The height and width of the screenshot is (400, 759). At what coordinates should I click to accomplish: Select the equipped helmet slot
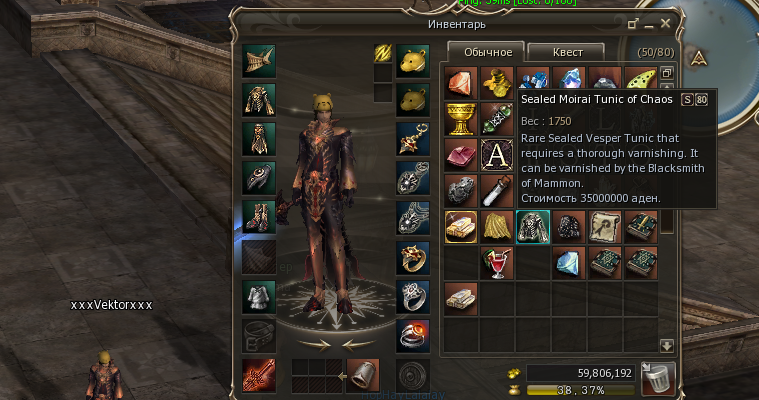click(259, 59)
